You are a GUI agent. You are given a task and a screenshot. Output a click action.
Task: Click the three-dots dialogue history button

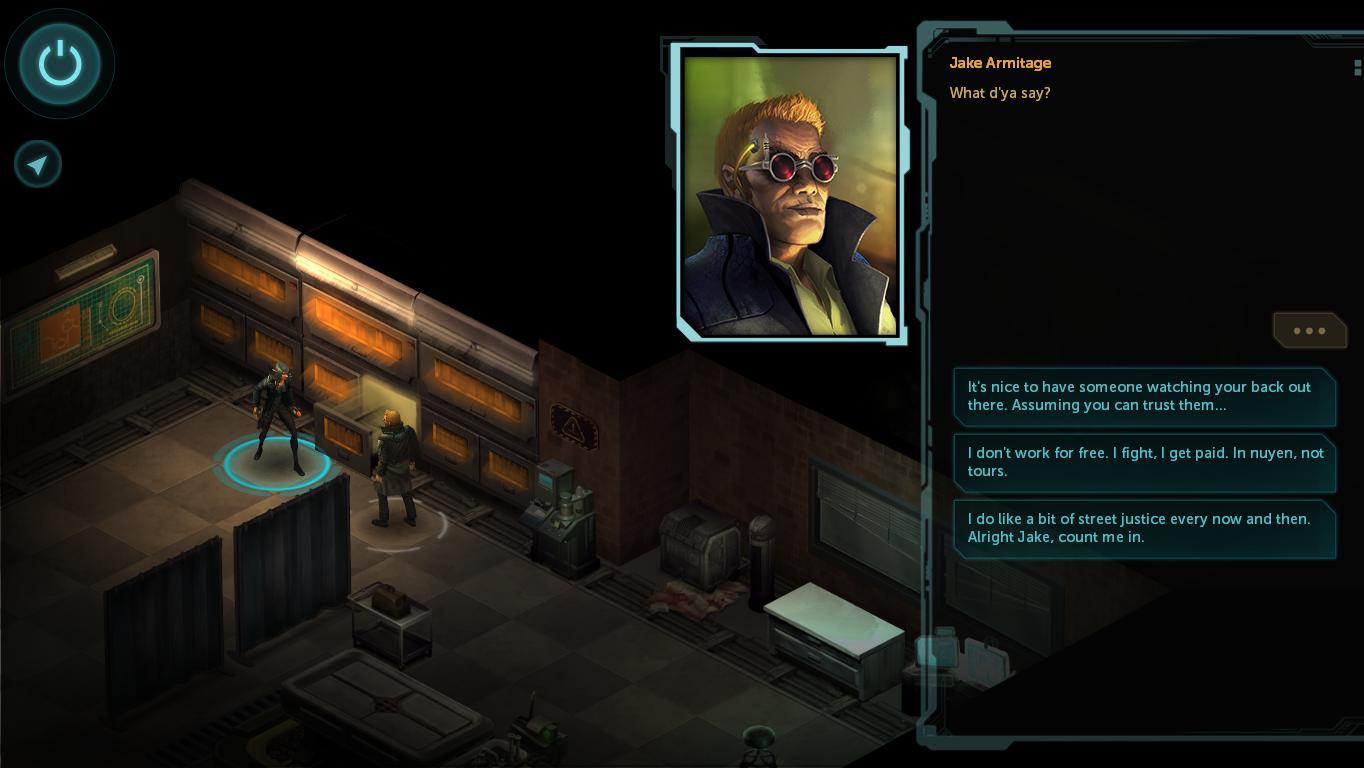(1308, 330)
